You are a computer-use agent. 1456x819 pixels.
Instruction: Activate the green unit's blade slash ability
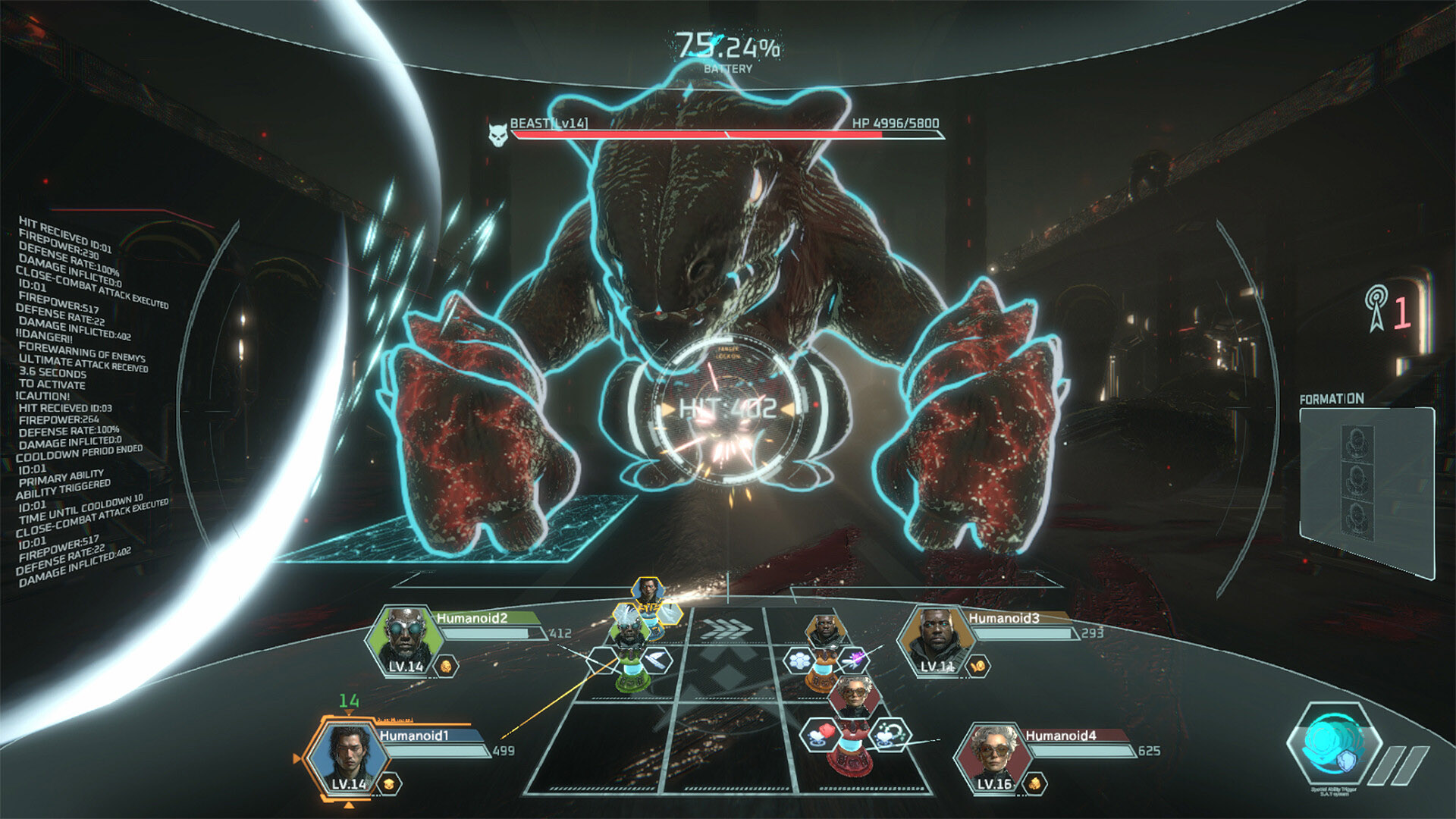(x=657, y=661)
